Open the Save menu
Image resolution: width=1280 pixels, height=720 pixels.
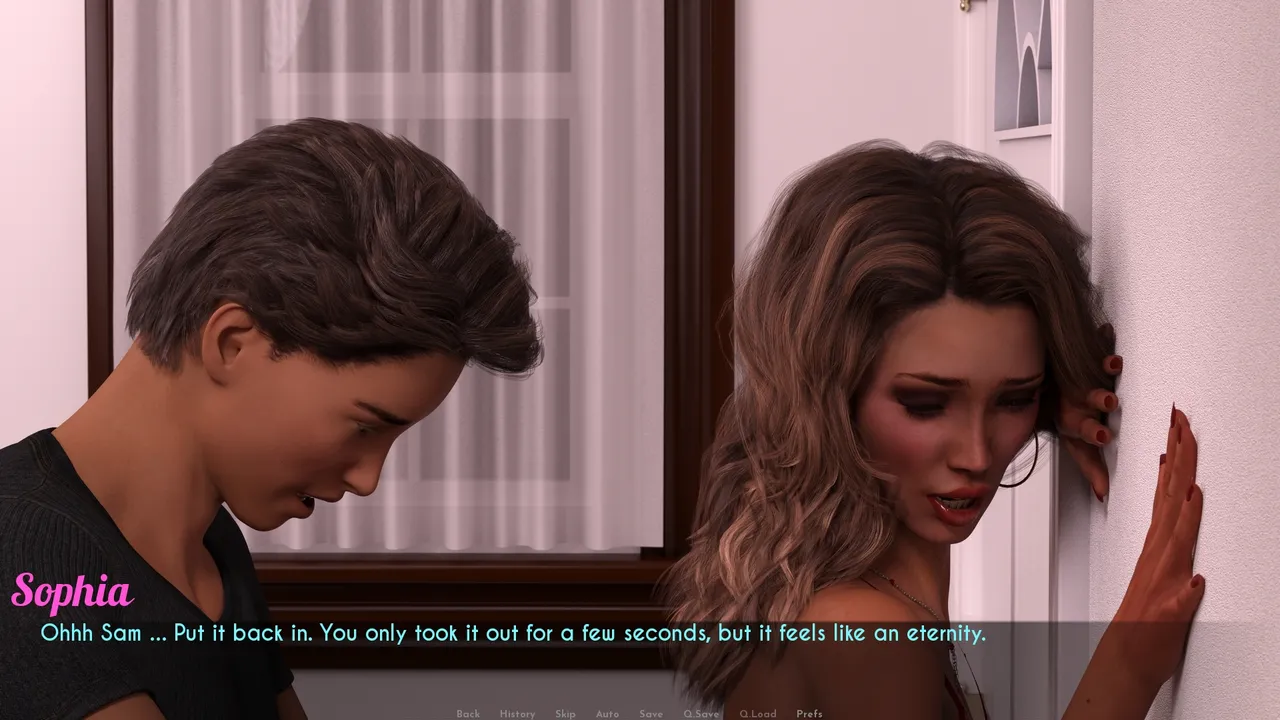(651, 714)
